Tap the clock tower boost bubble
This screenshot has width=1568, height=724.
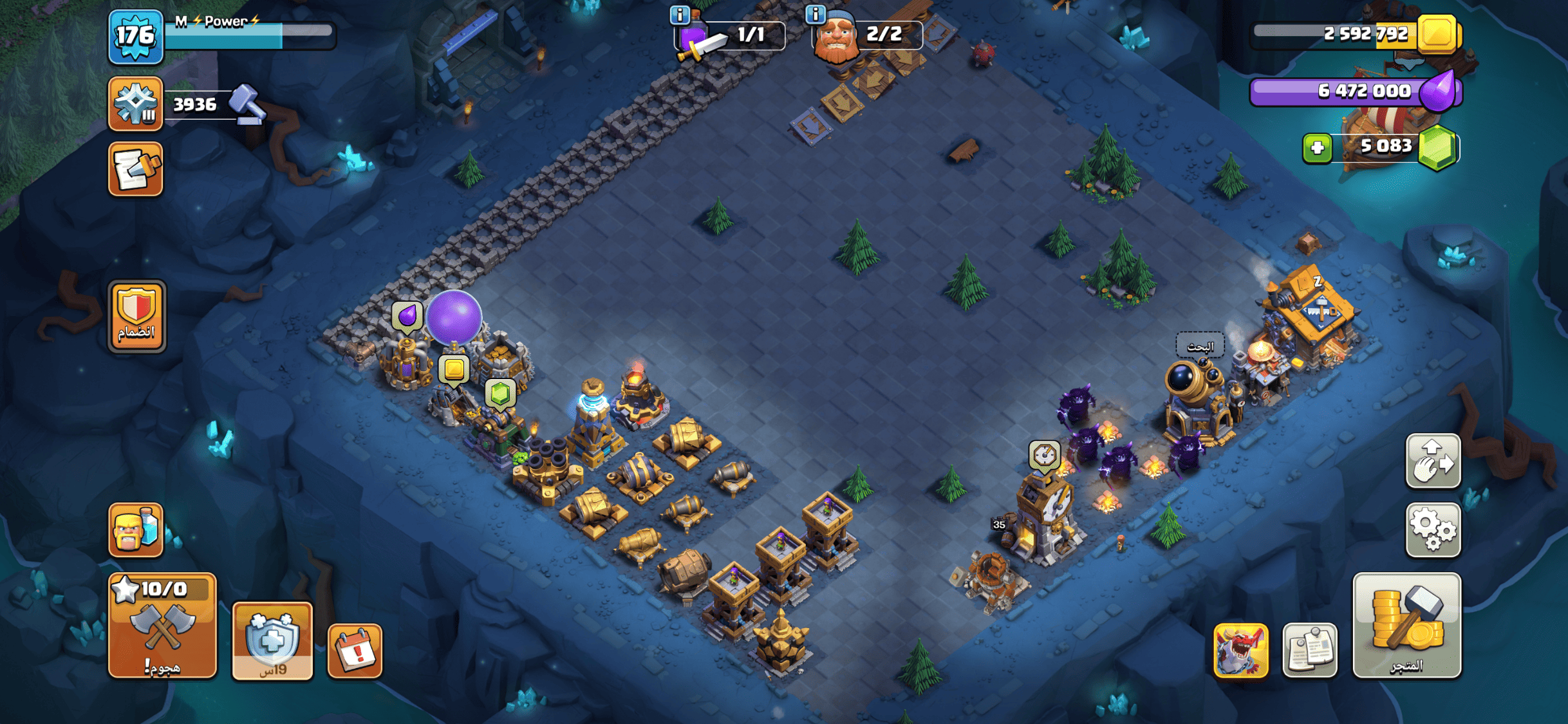coord(1043,456)
